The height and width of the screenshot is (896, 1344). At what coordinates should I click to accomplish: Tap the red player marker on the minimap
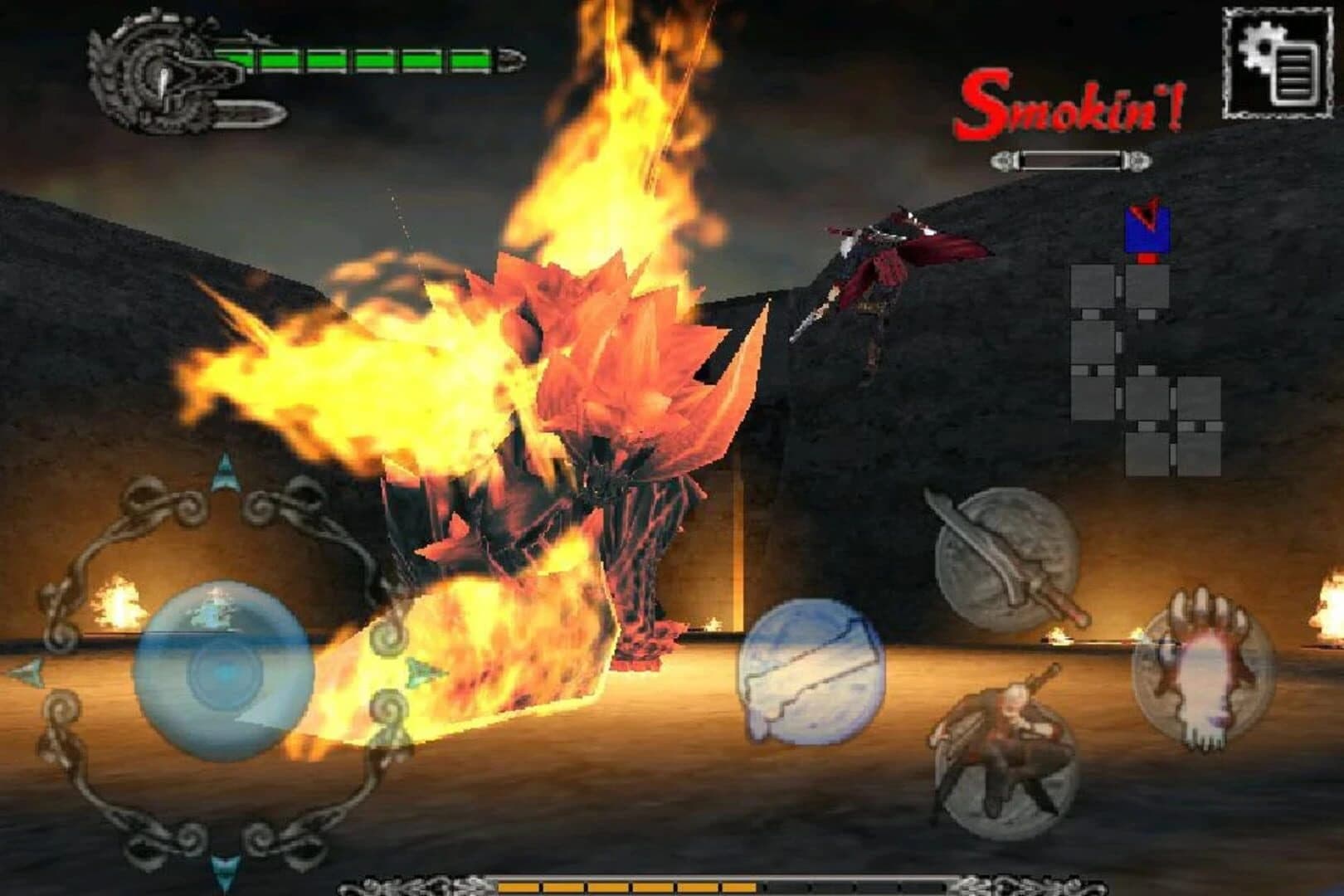click(1147, 257)
